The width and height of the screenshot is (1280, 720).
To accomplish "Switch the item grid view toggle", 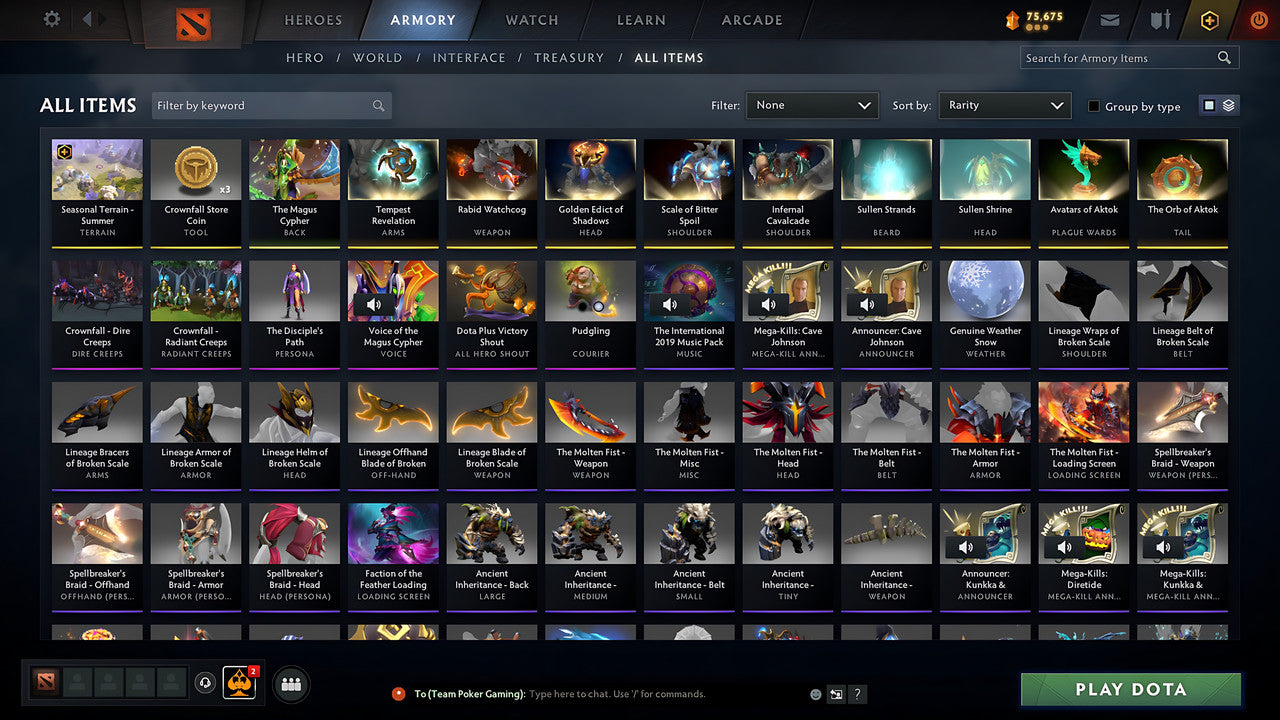I will [x=1218, y=105].
